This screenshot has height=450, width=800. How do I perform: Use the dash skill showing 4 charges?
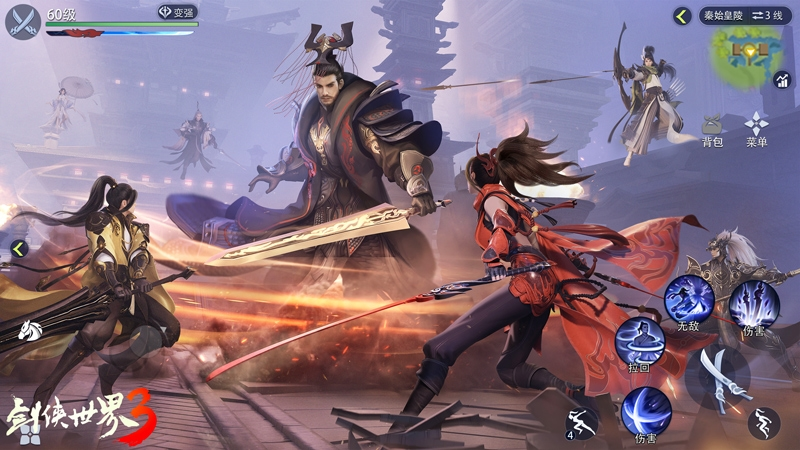tap(582, 423)
